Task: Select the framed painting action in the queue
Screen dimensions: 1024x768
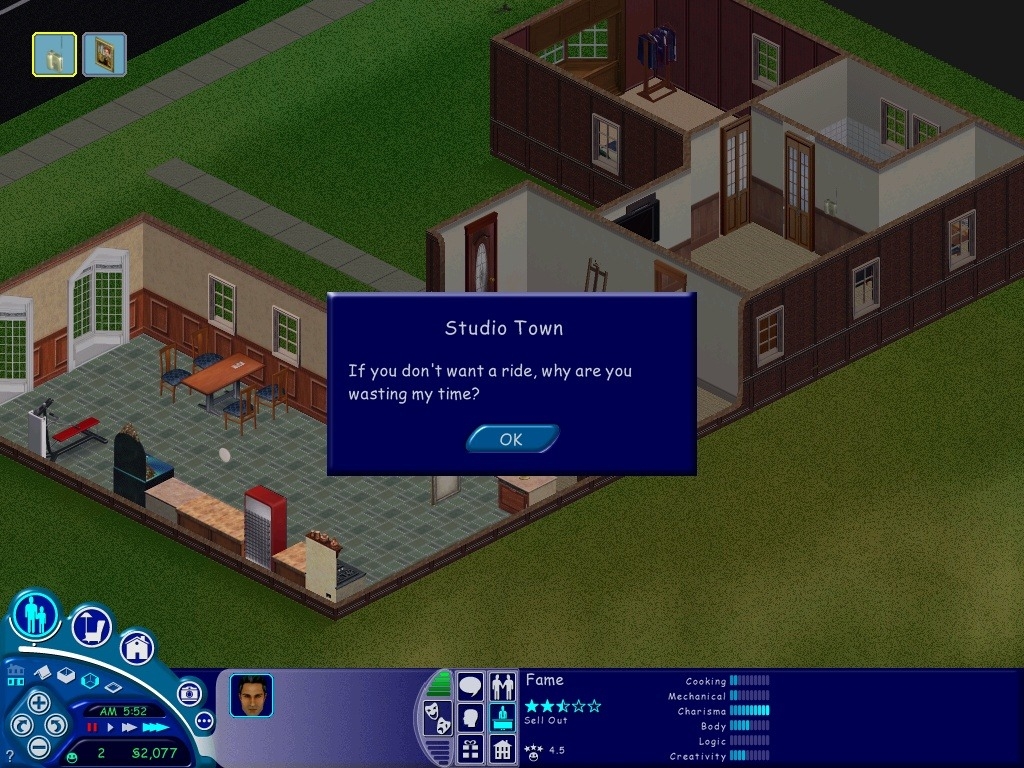Action: click(104, 55)
